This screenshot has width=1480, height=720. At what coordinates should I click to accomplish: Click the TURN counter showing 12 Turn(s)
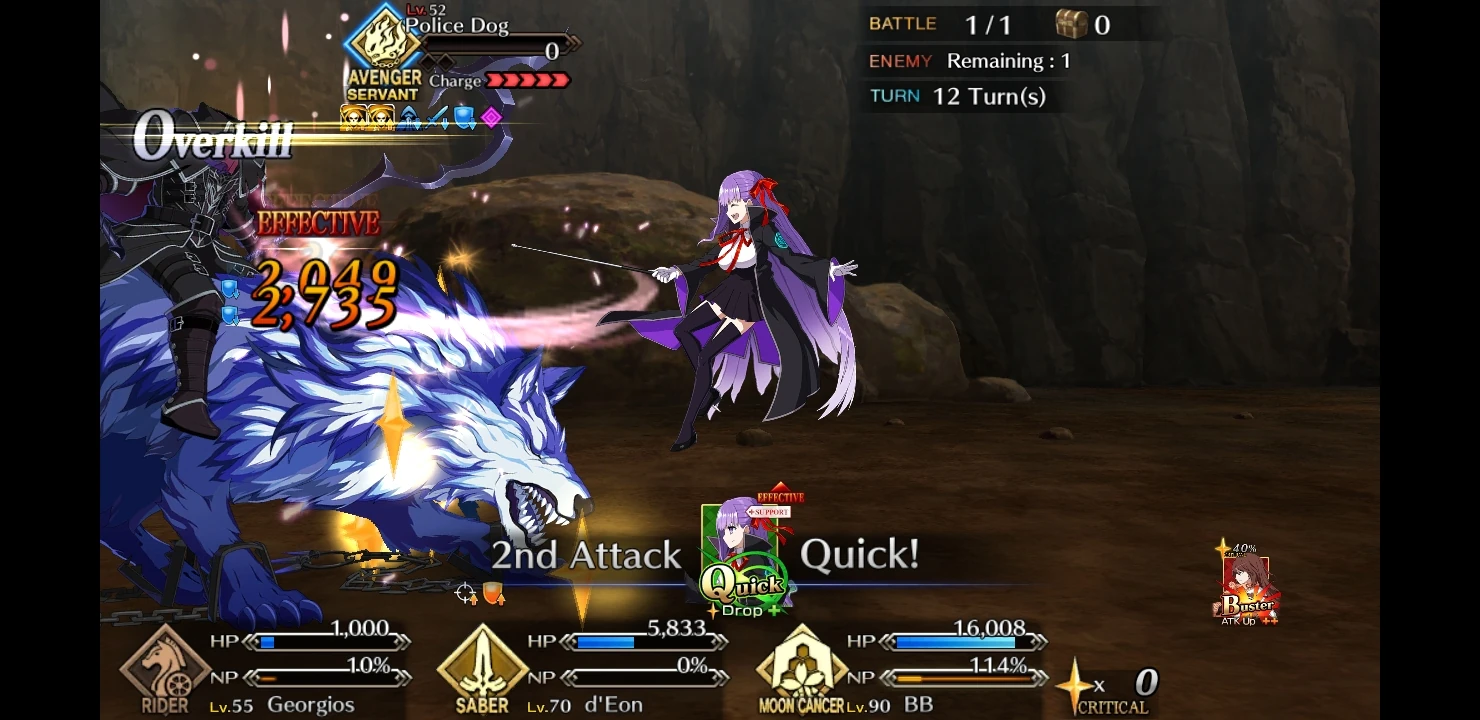coord(955,96)
